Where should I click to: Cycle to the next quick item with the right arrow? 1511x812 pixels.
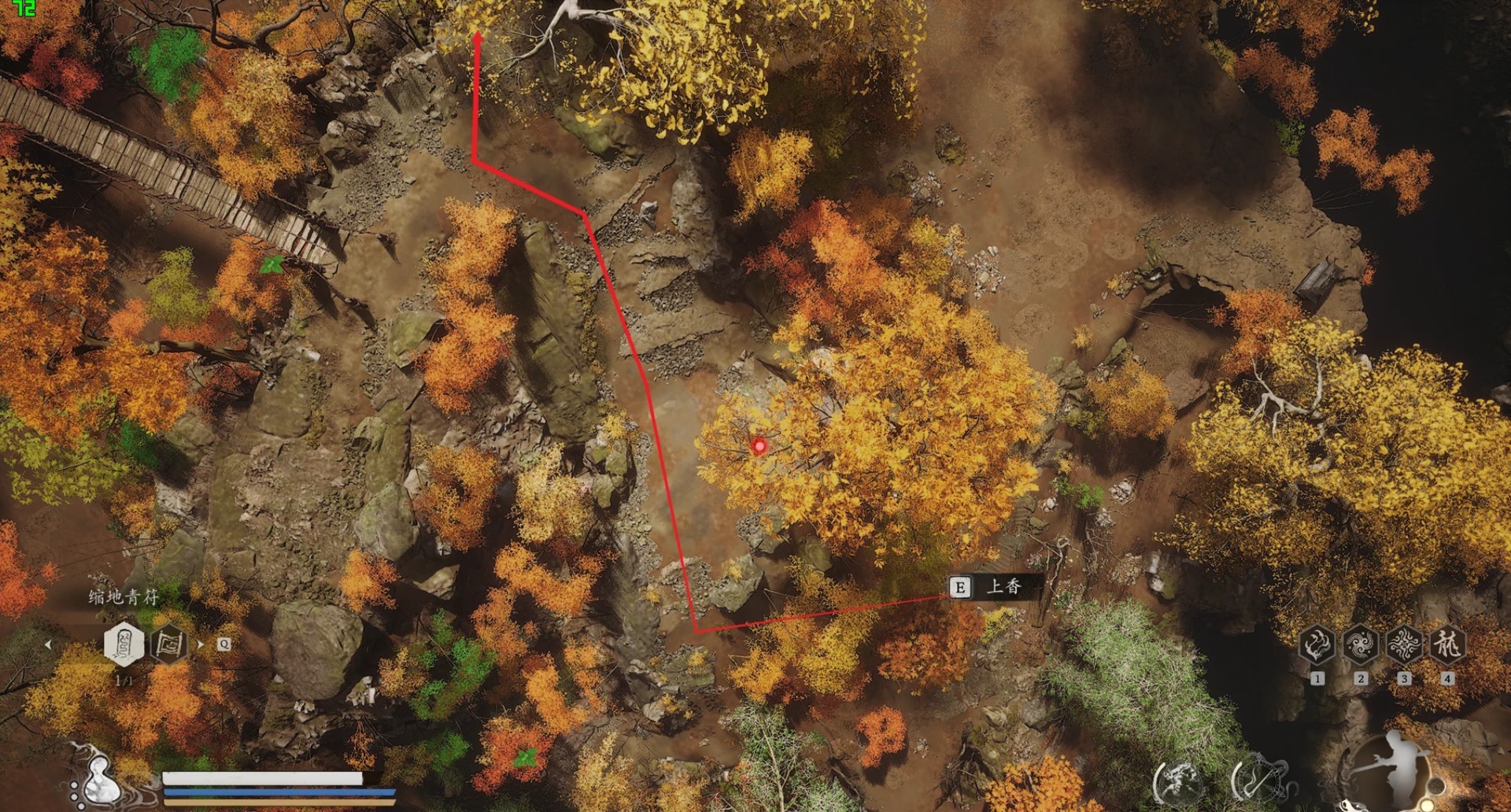click(x=200, y=644)
